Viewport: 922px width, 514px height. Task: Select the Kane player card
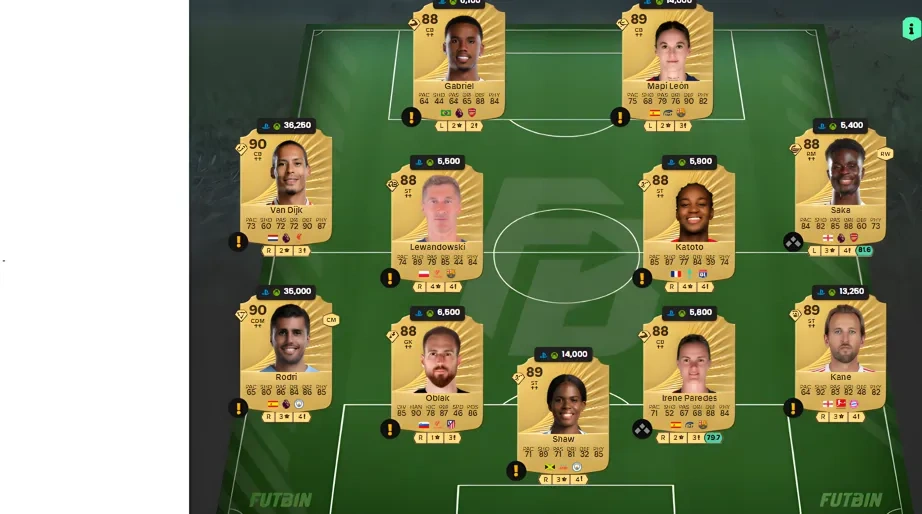tap(840, 352)
